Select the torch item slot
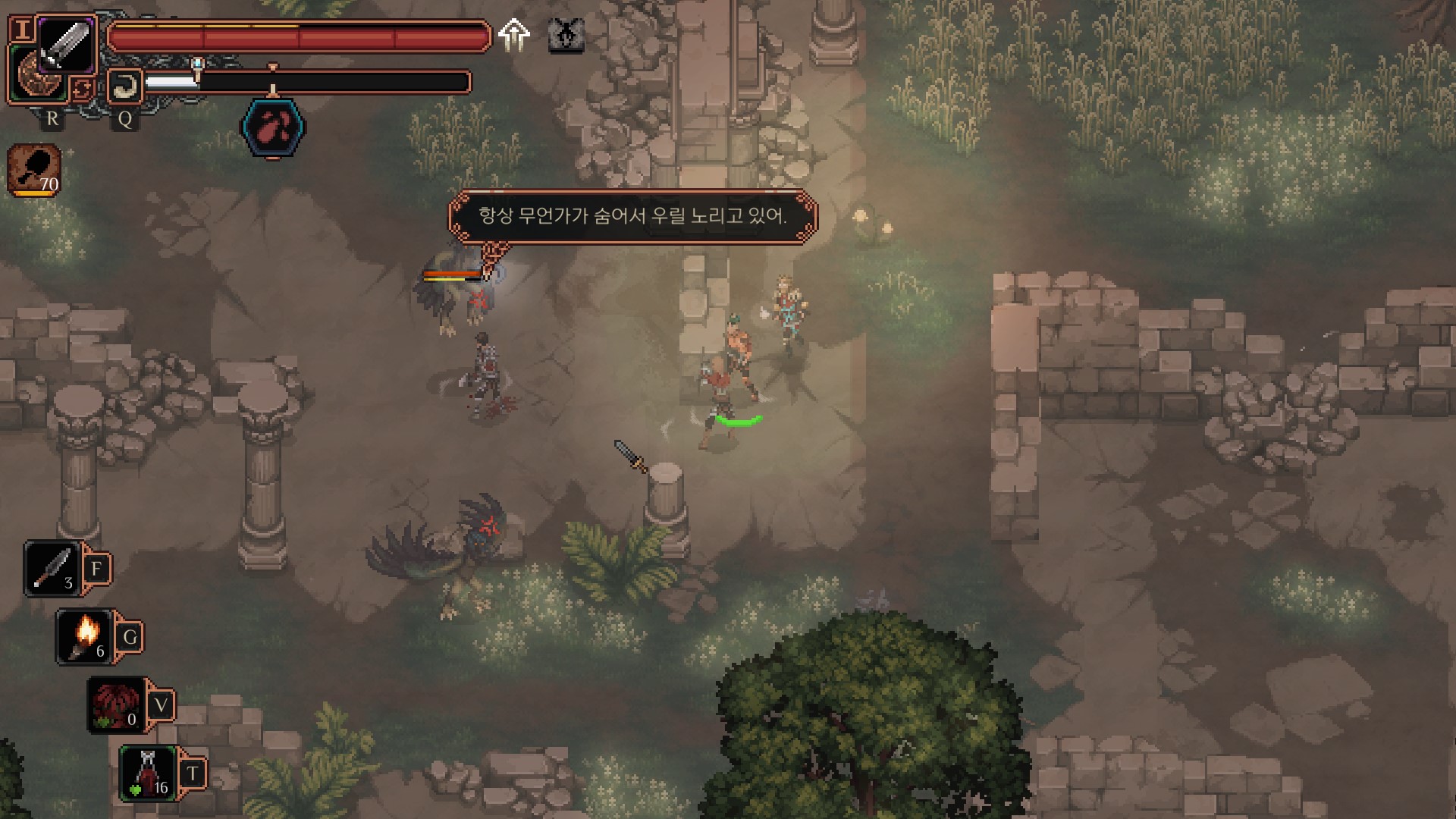Image resolution: width=1456 pixels, height=819 pixels. (x=85, y=637)
